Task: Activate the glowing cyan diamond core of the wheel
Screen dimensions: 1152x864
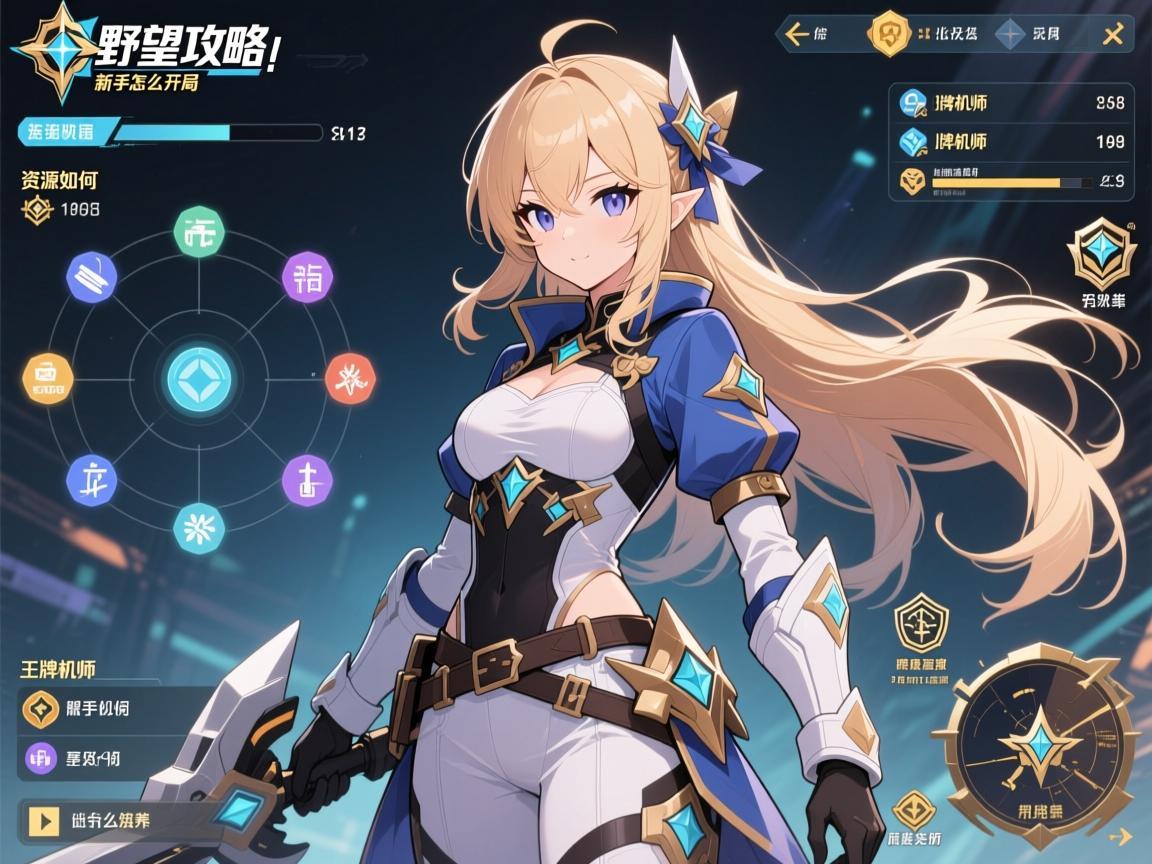Action: (199, 379)
